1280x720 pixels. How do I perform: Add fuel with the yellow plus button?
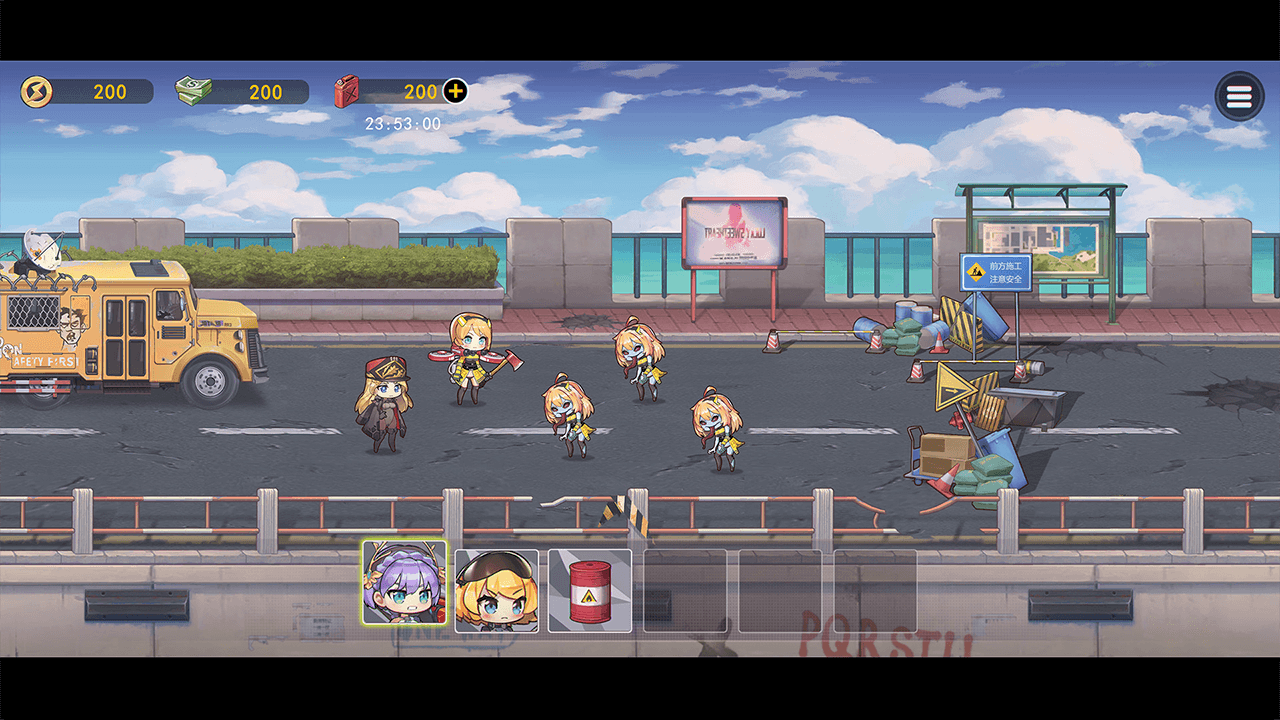[x=455, y=92]
